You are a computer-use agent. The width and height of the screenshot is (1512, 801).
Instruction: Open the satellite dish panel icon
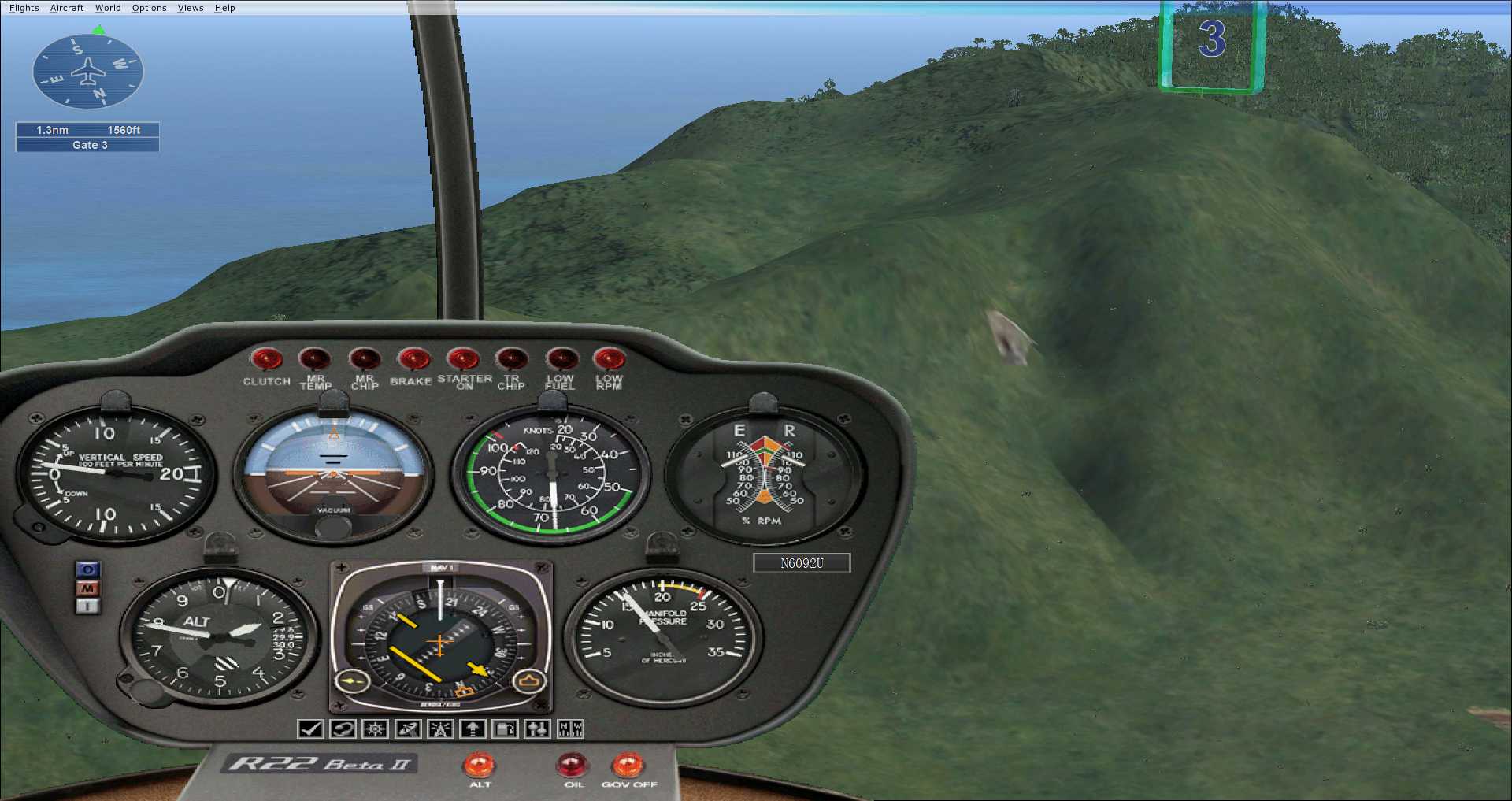tap(408, 729)
